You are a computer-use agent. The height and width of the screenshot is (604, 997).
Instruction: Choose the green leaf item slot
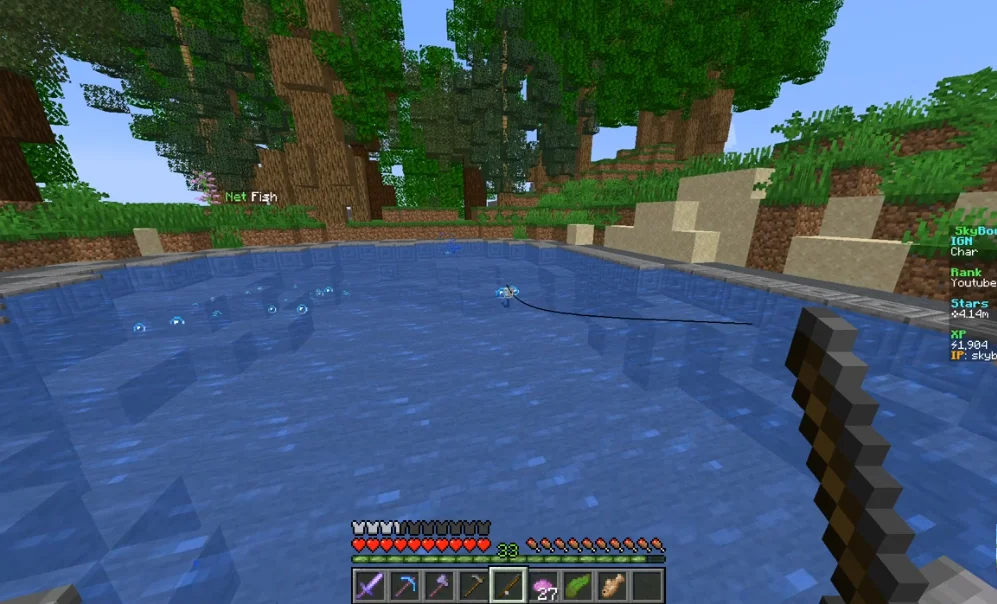pos(578,585)
